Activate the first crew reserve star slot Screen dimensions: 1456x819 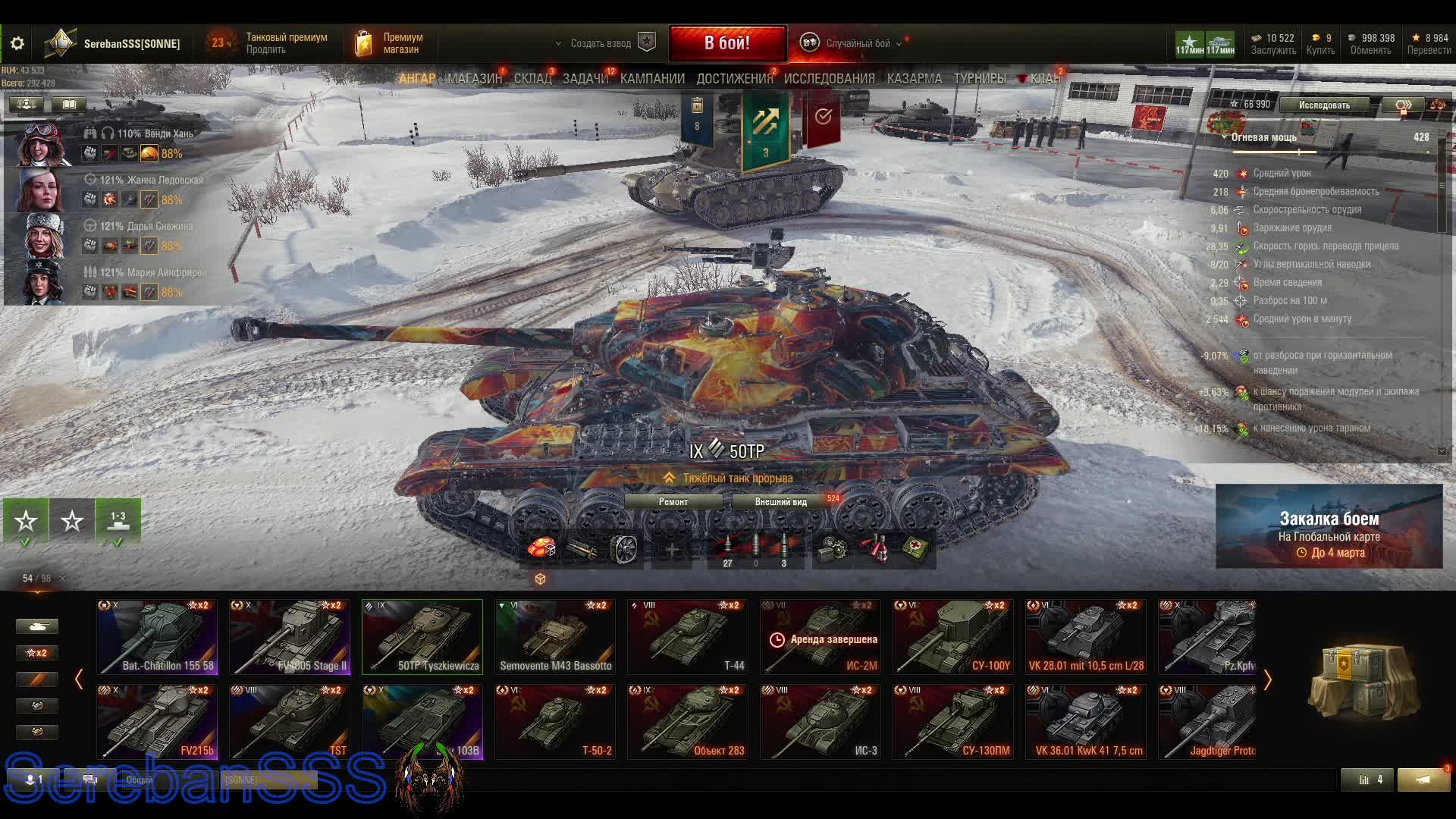click(x=26, y=521)
